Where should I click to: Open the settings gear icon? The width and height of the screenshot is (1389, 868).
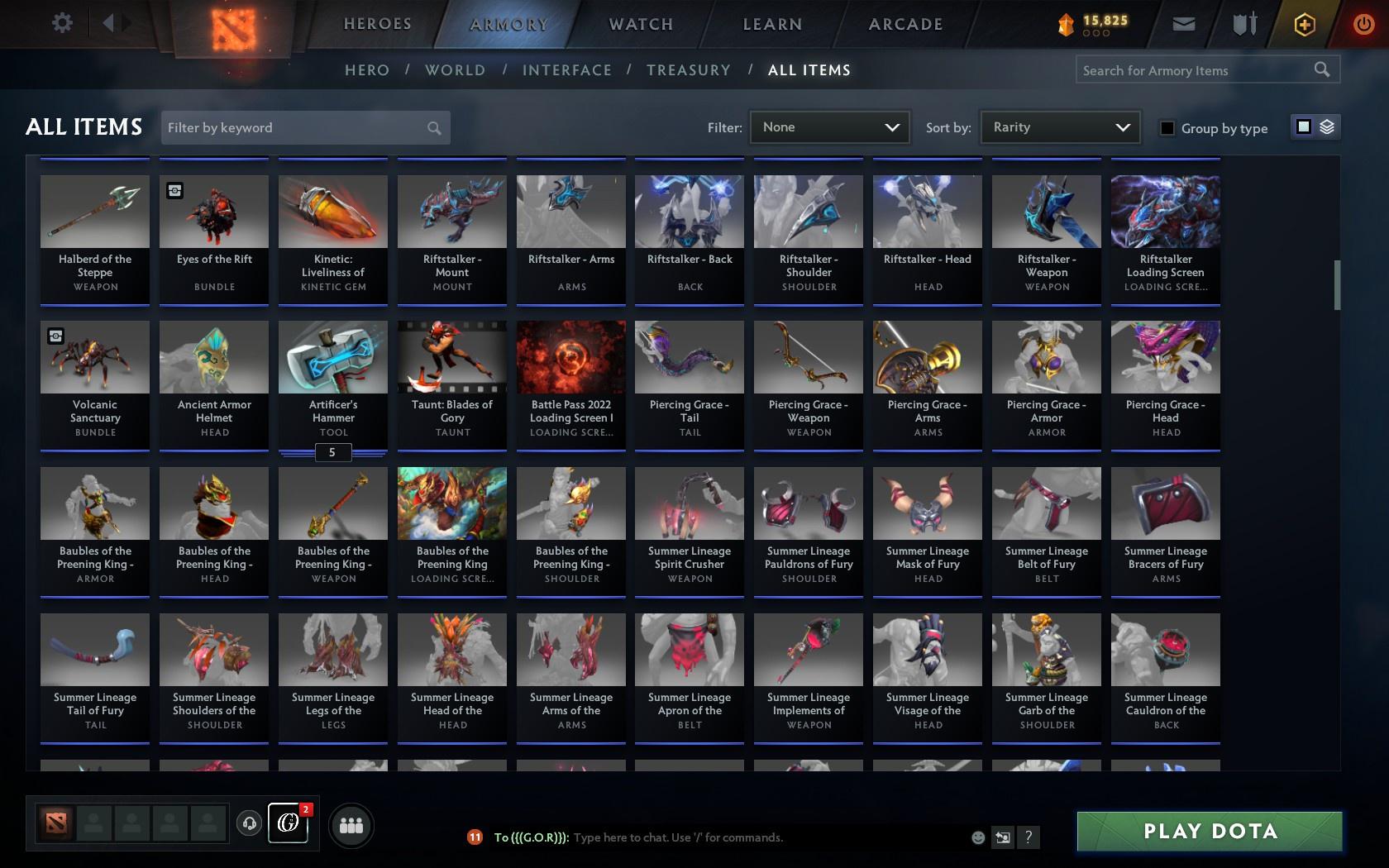60,22
